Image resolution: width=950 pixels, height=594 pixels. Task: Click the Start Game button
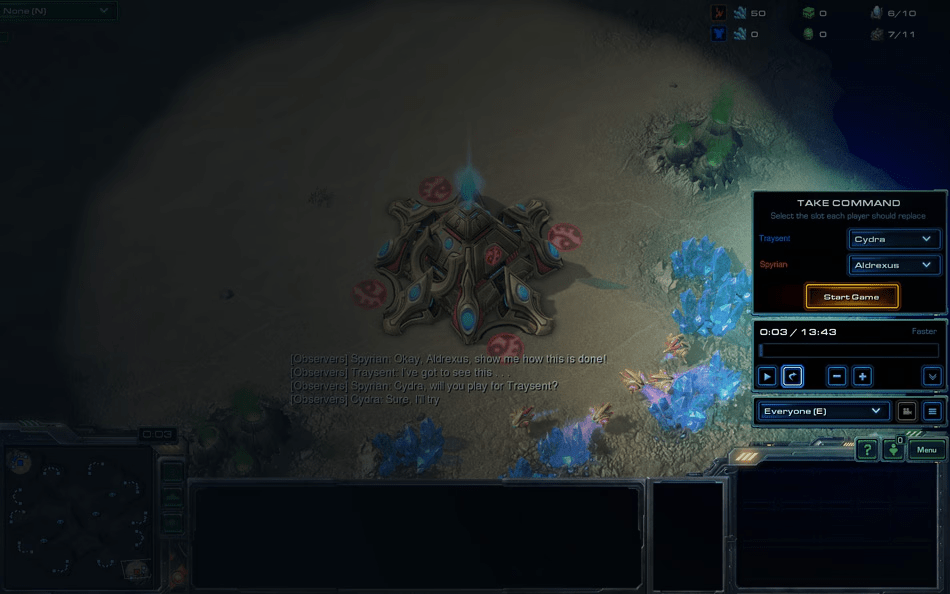852,297
